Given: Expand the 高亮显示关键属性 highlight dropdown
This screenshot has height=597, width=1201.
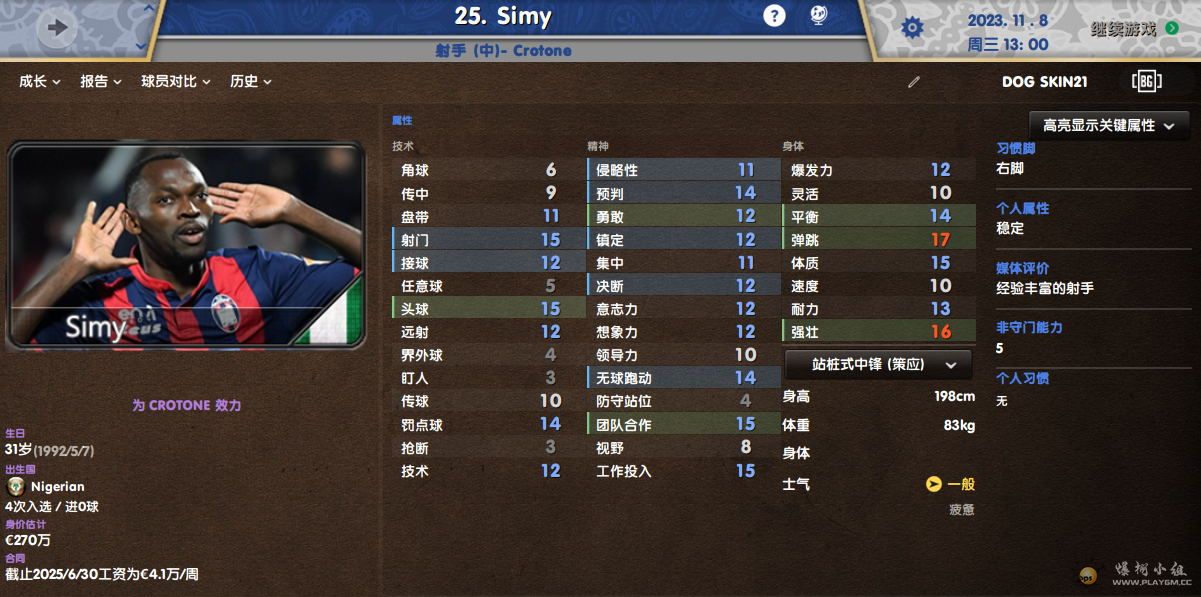Looking at the screenshot, I should 1109,126.
